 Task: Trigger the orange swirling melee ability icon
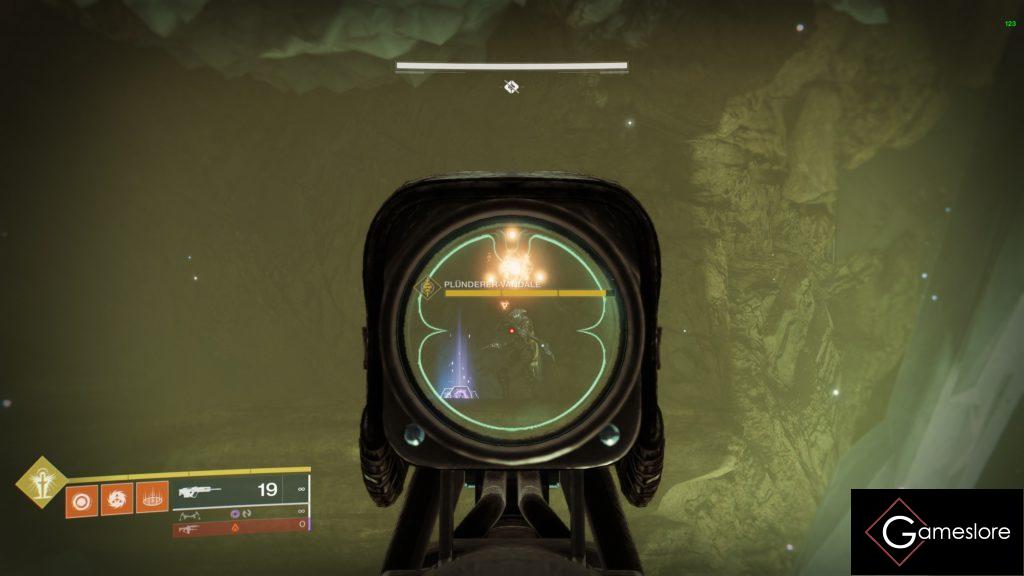pos(115,497)
